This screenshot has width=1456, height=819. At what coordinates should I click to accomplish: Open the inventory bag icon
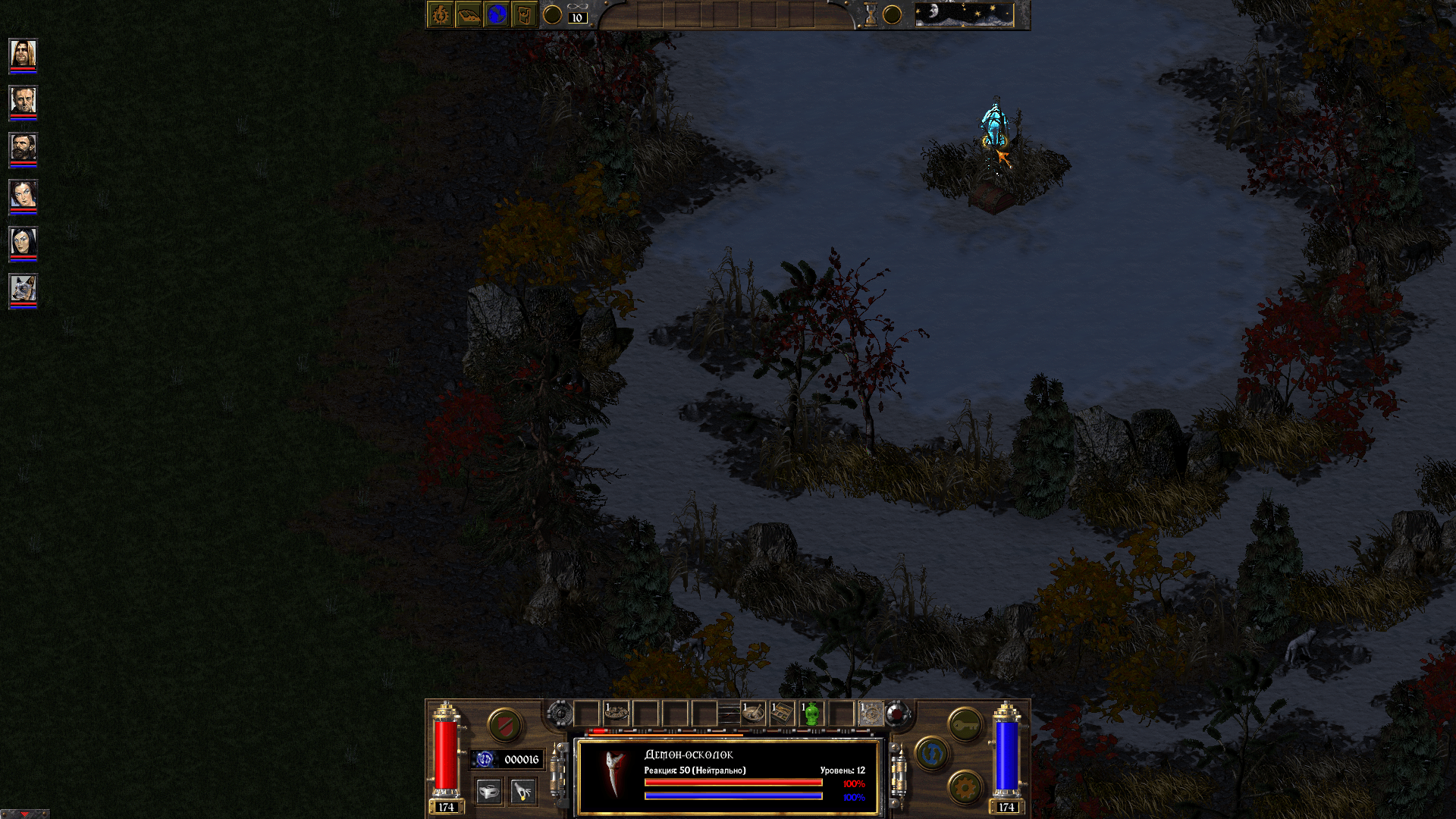click(x=525, y=14)
